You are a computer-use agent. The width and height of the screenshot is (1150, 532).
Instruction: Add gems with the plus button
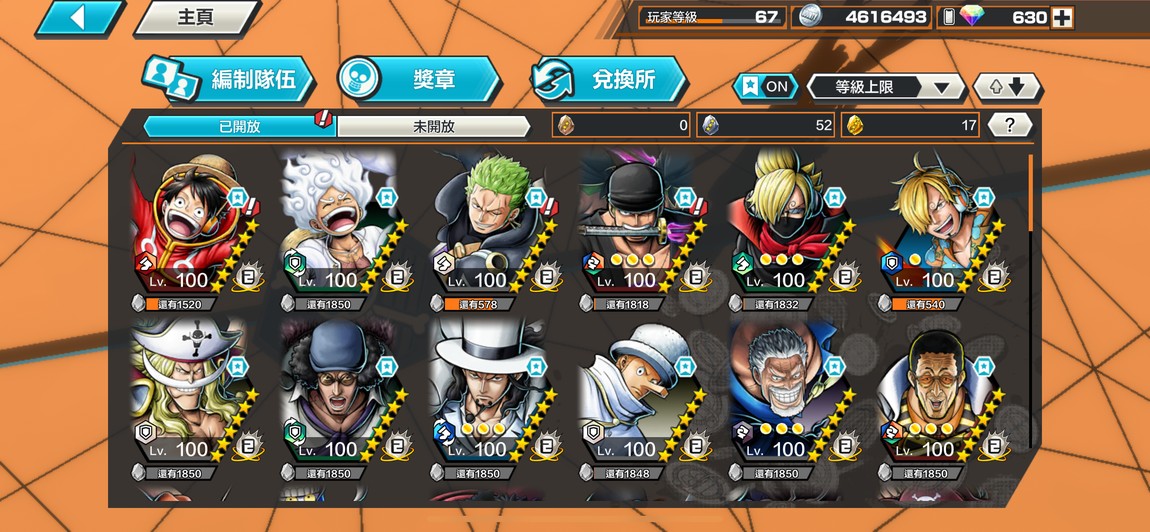click(1062, 17)
